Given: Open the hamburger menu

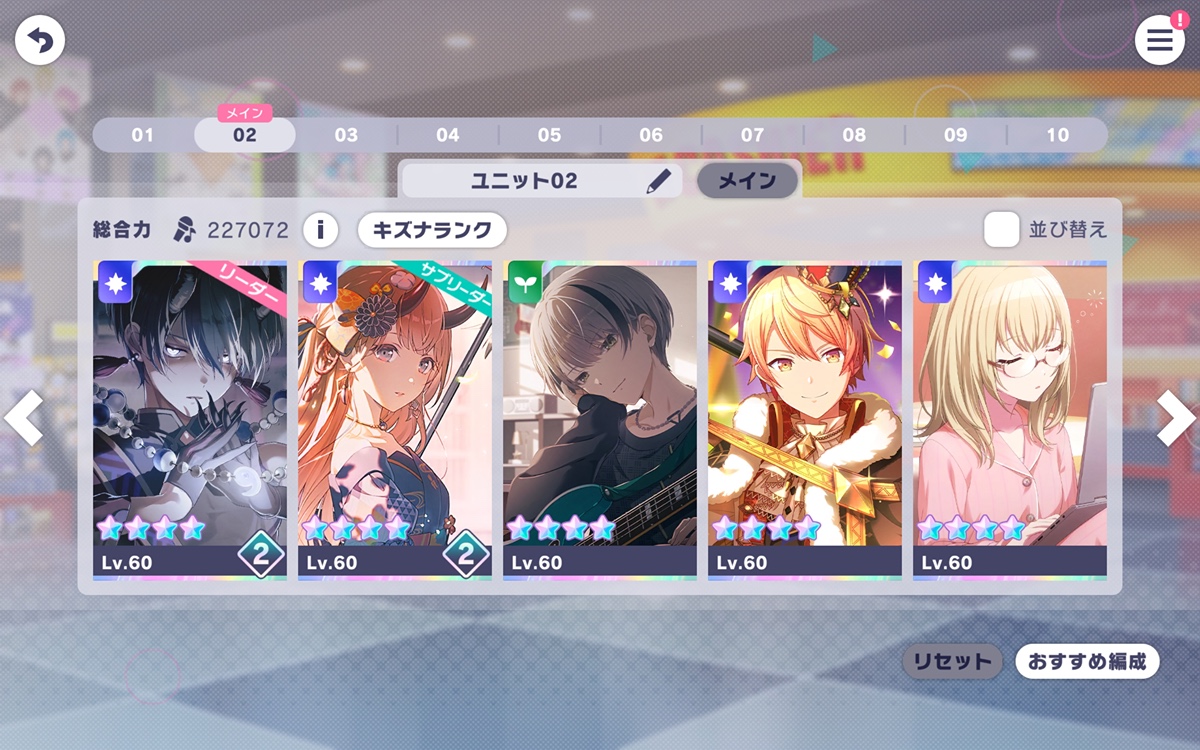Looking at the screenshot, I should (1159, 41).
